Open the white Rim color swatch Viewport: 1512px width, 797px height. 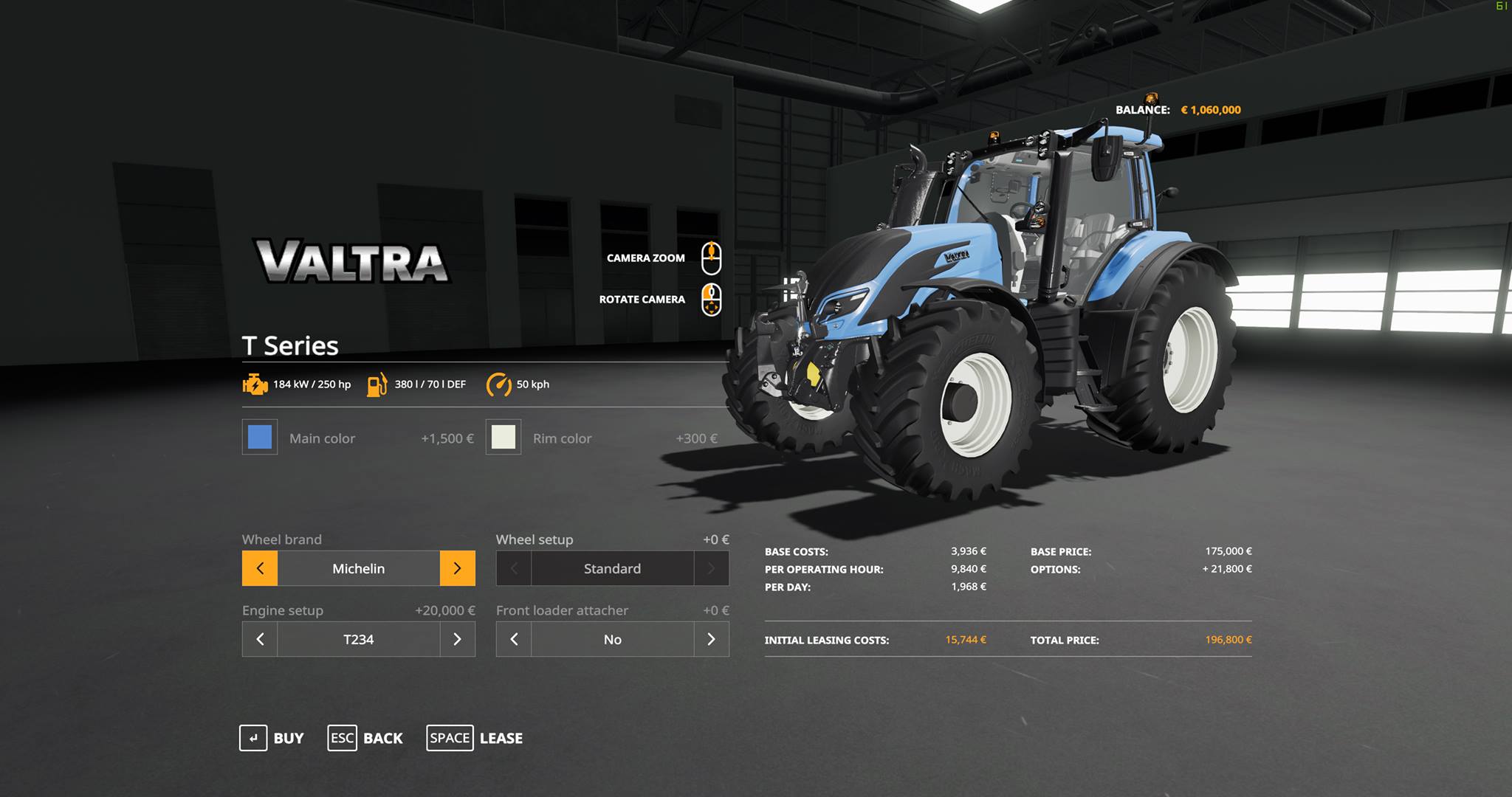504,438
